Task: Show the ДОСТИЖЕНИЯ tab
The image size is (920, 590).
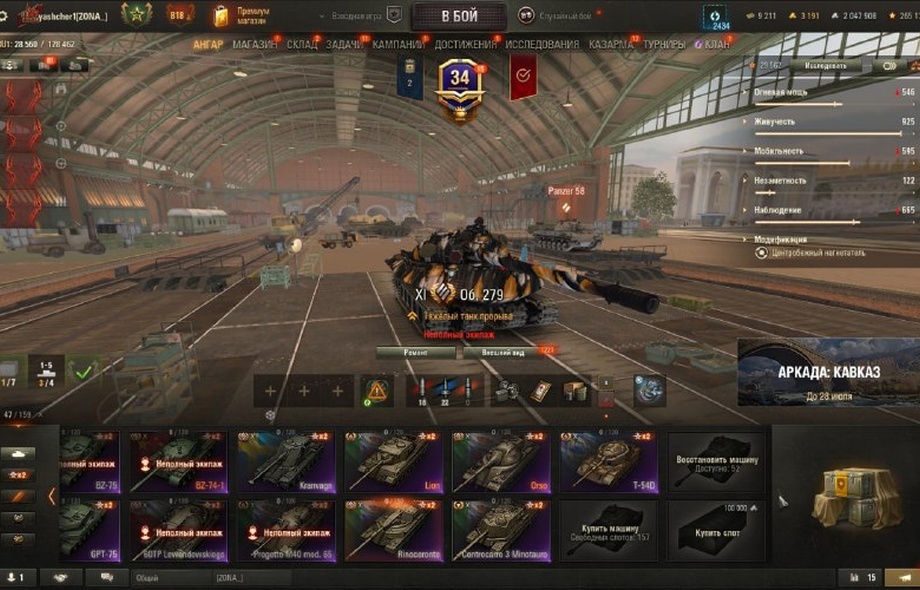Action: [465, 45]
